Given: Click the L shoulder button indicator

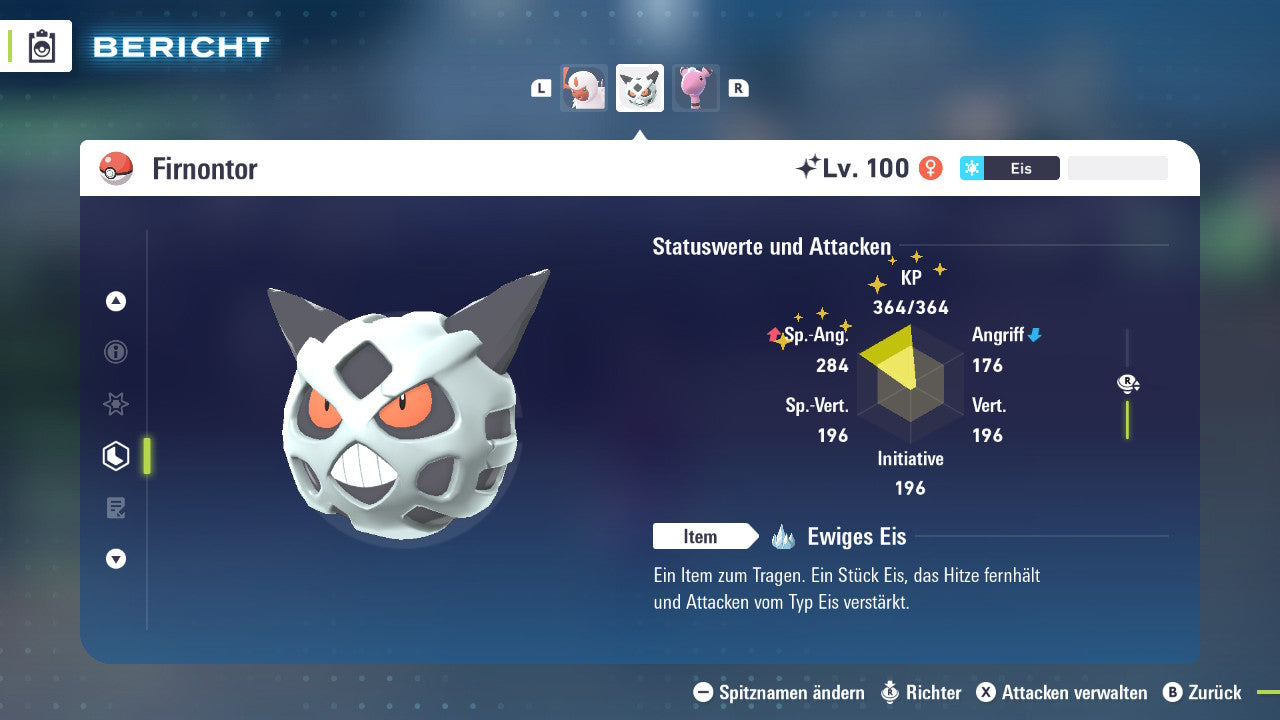Looking at the screenshot, I should [540, 87].
